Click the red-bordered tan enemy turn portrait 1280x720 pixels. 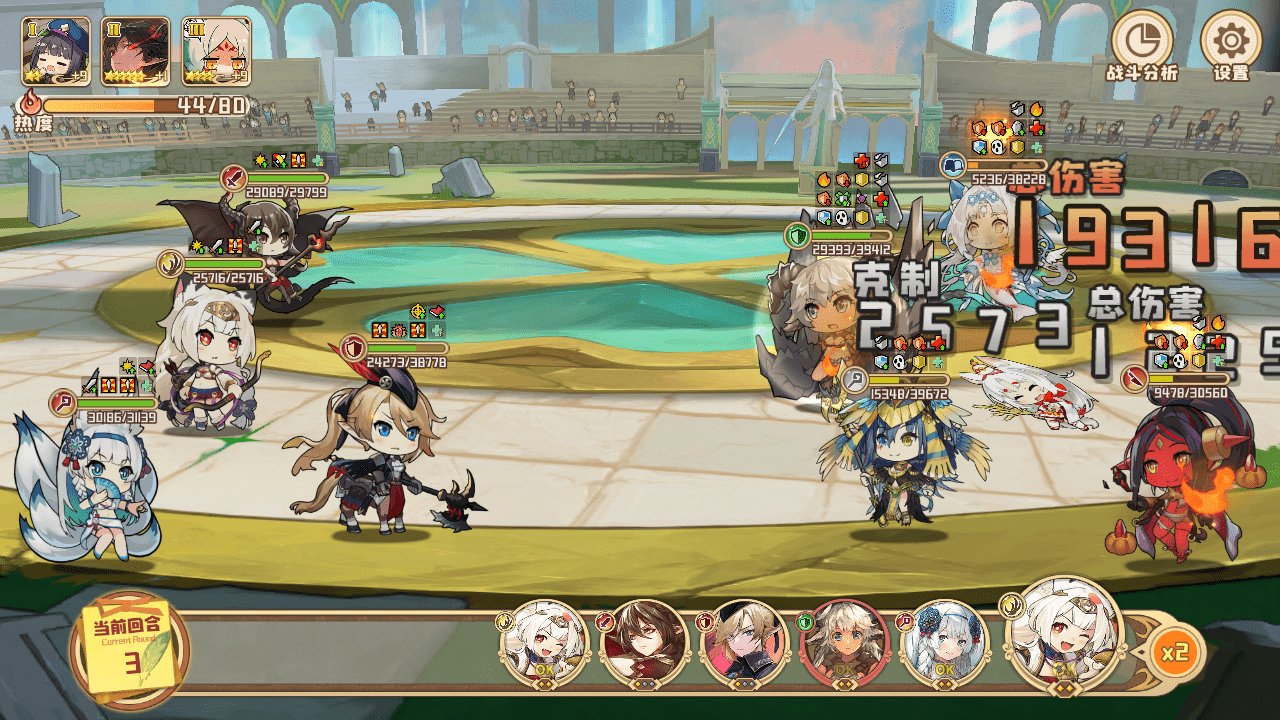[x=844, y=642]
